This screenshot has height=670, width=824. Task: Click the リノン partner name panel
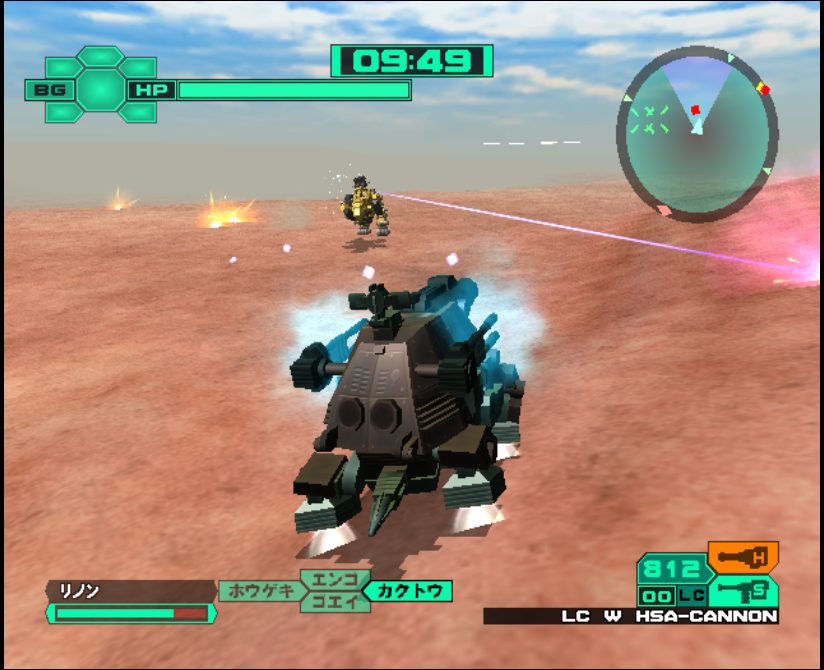click(129, 591)
